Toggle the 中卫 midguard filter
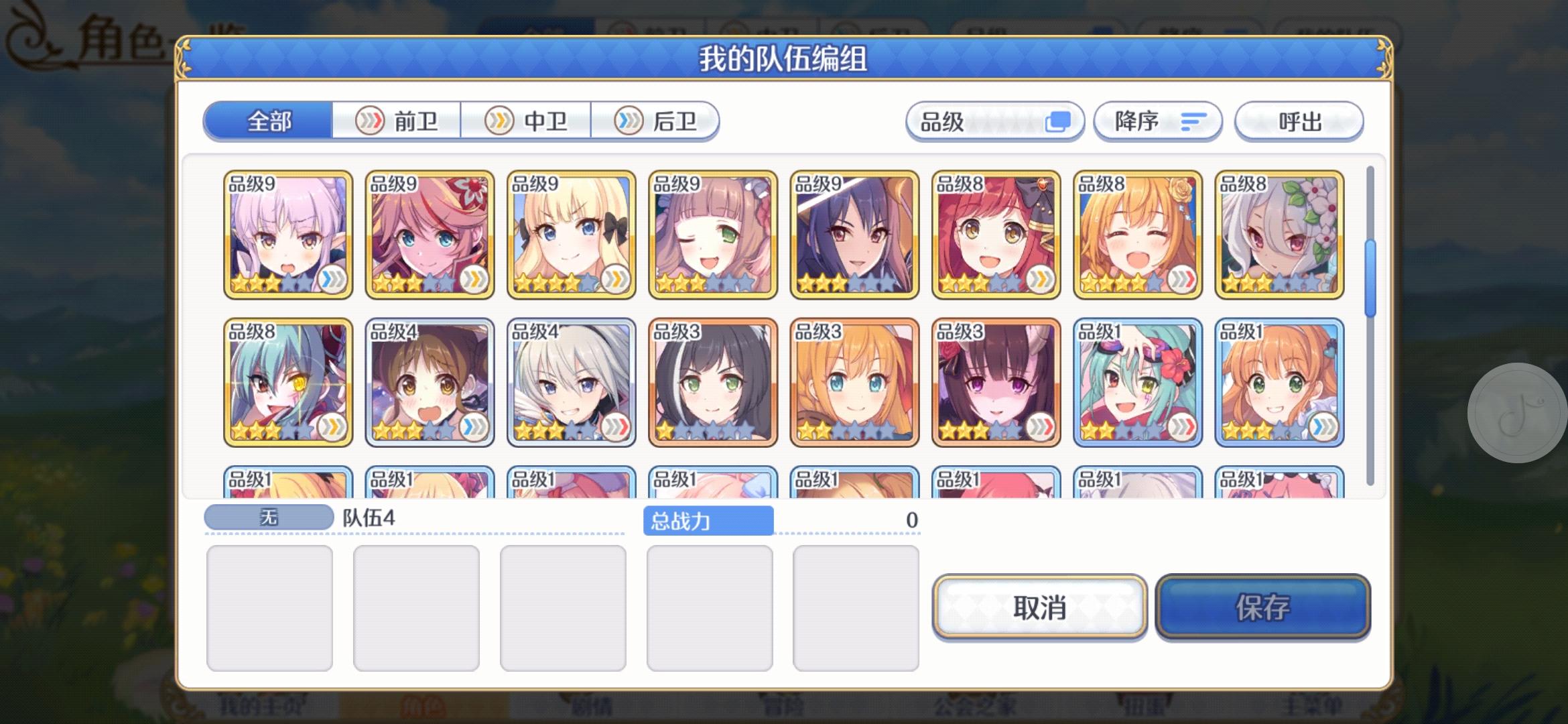This screenshot has width=1568, height=724. (529, 121)
